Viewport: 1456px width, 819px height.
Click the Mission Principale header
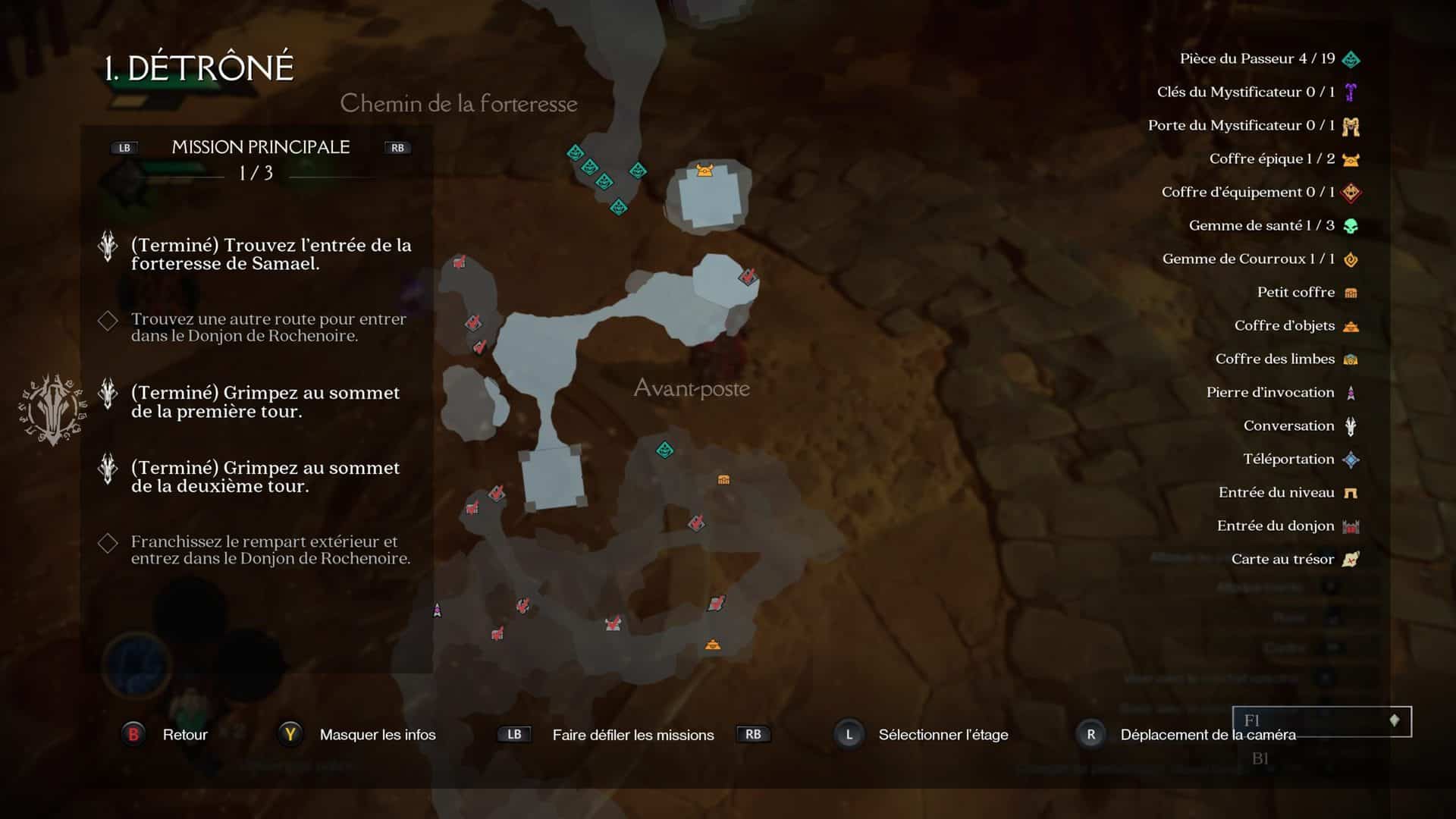260,147
